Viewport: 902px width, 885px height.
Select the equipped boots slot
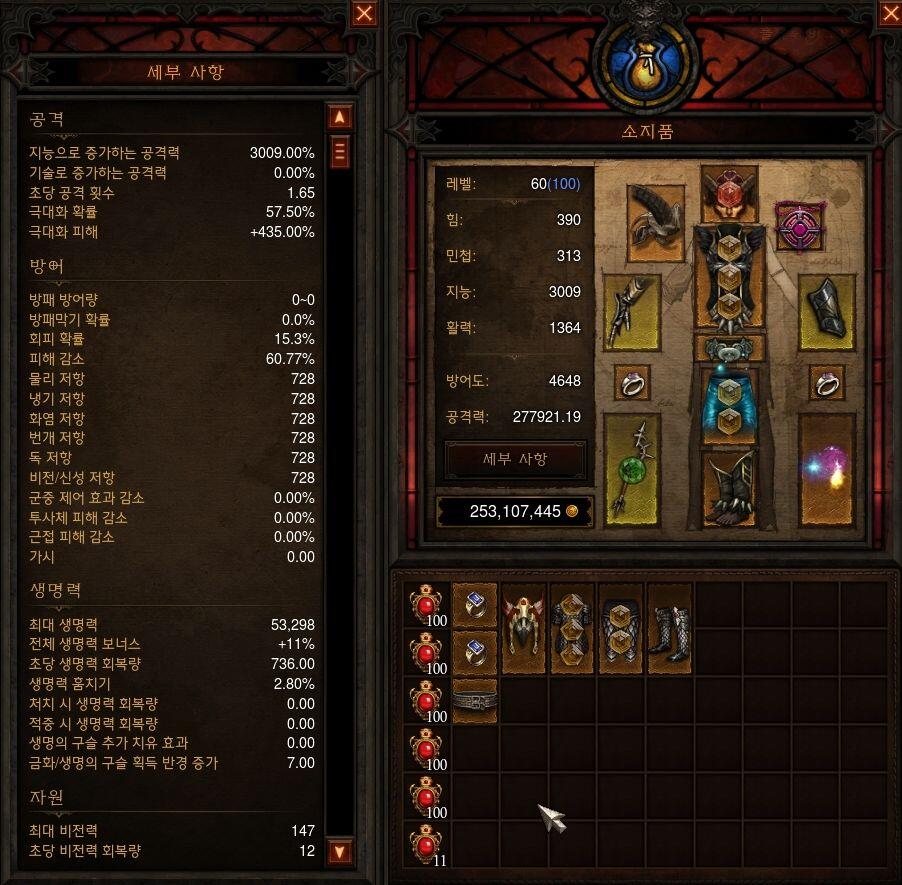click(729, 487)
